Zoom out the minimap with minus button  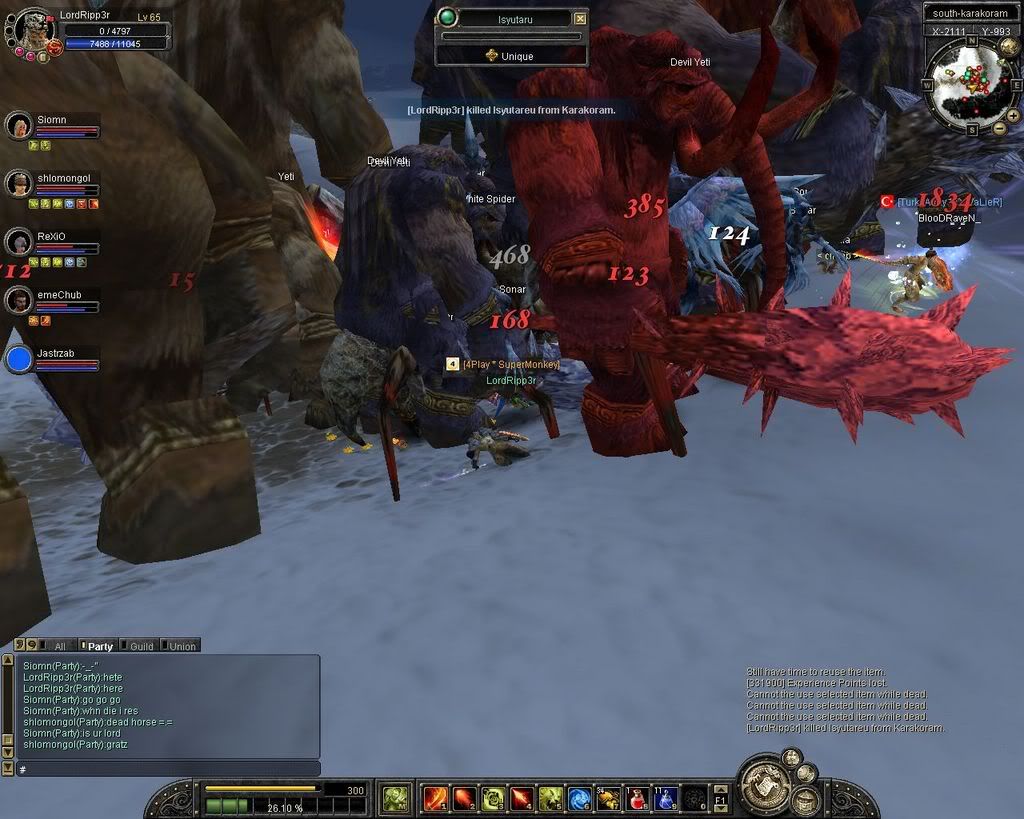tap(999, 129)
